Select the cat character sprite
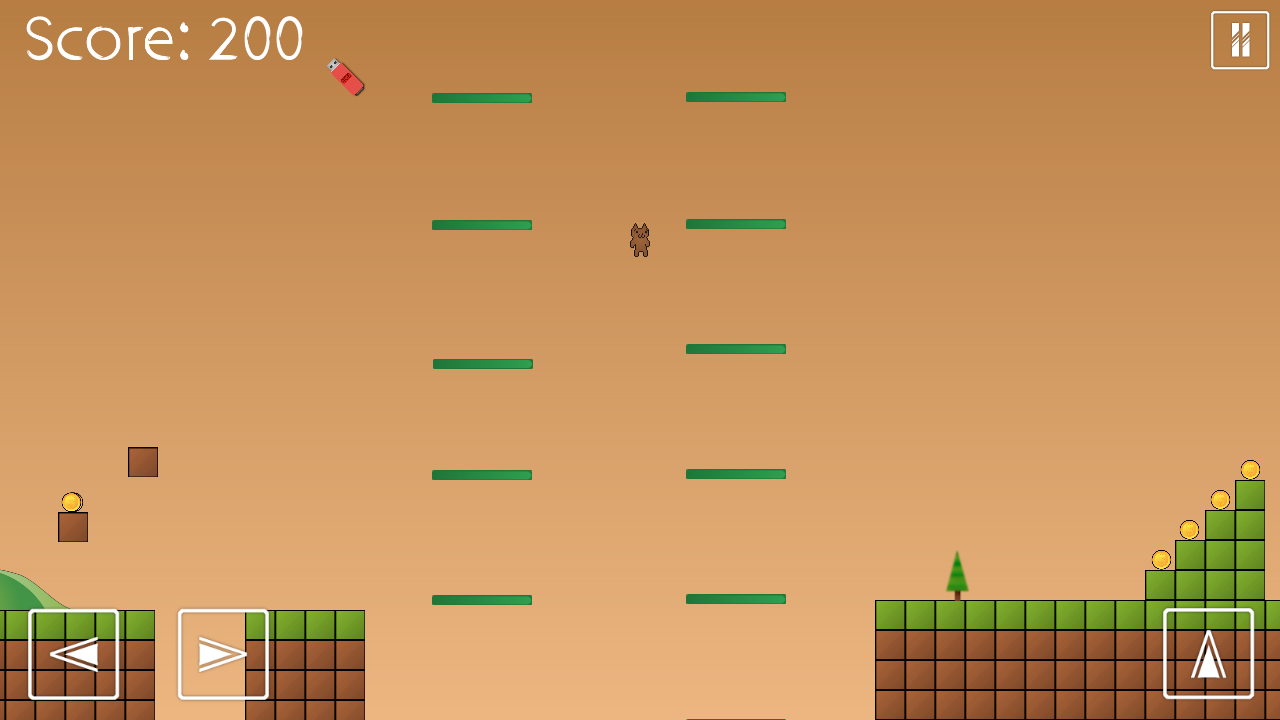 coord(640,240)
